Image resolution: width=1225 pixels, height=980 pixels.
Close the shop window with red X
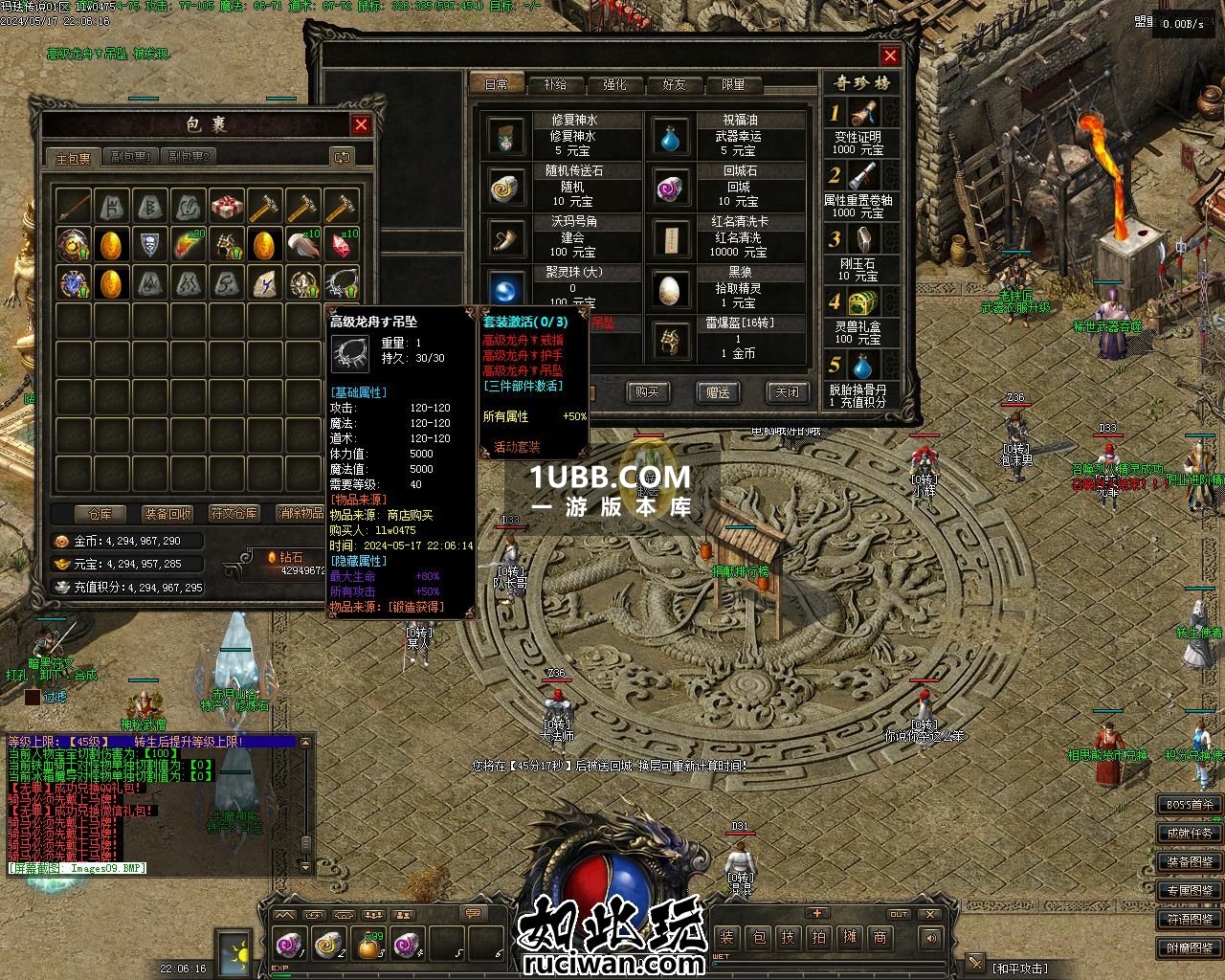pyautogui.click(x=890, y=56)
